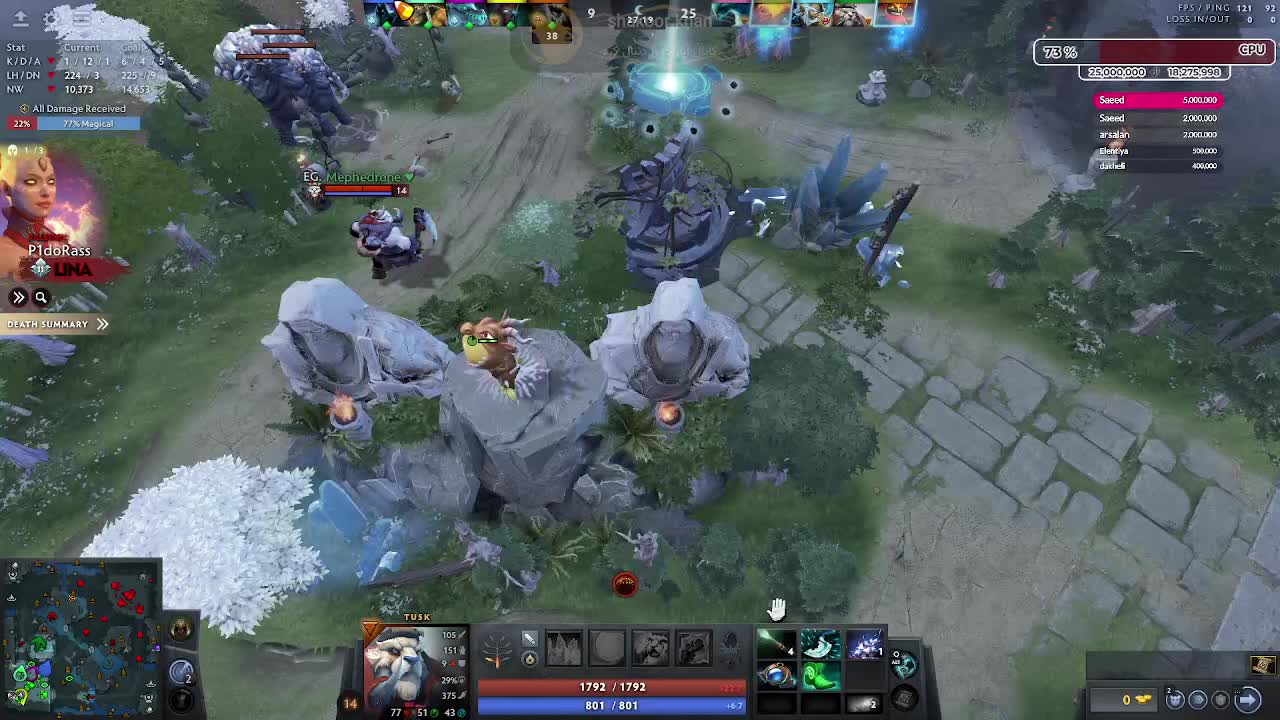This screenshot has width=1280, height=720.
Task: Use the green wand item with 4 charges
Action: pyautogui.click(x=775, y=645)
